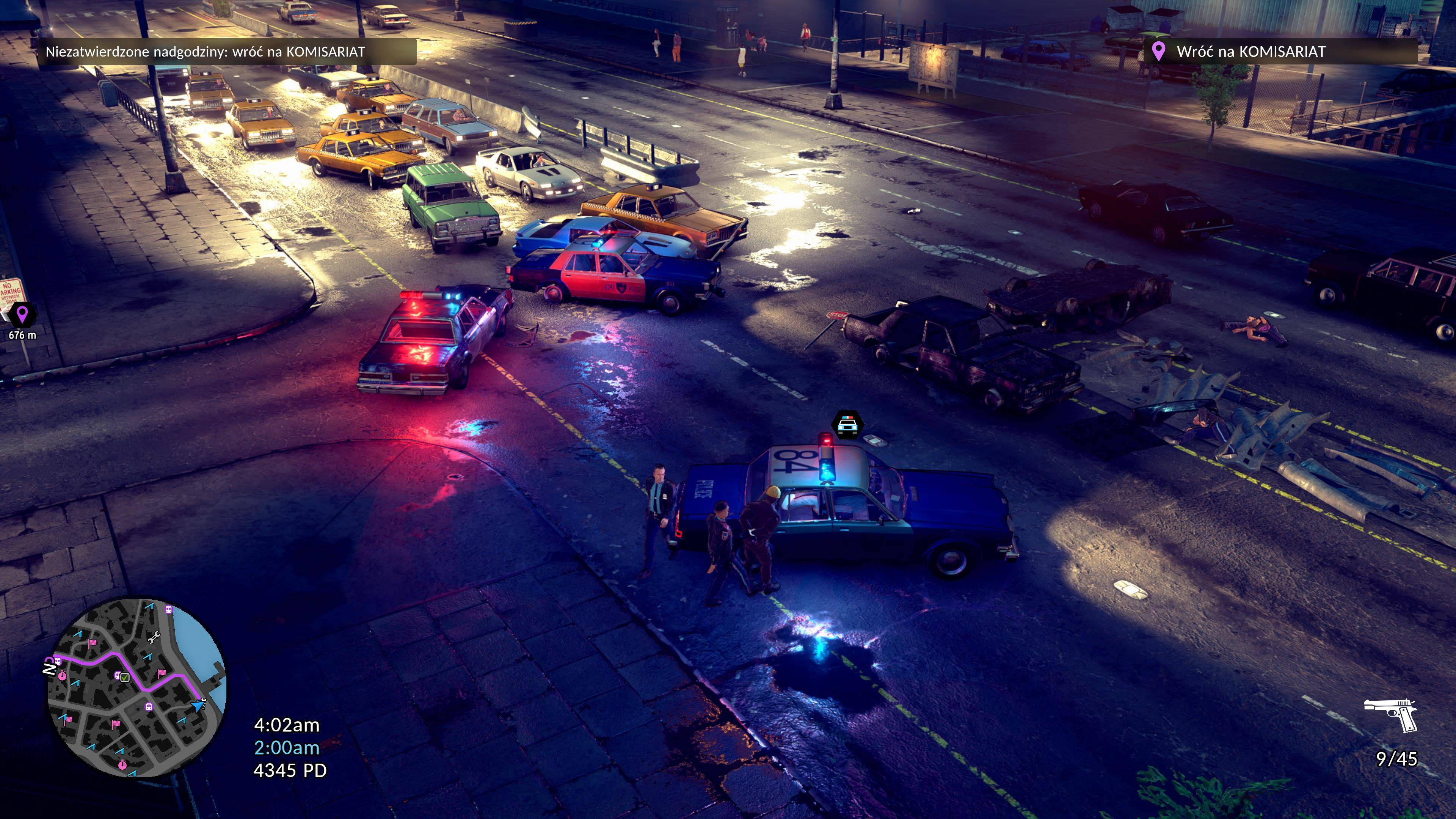Select the police car marker icon
The width and height of the screenshot is (1456, 819).
[x=847, y=425]
